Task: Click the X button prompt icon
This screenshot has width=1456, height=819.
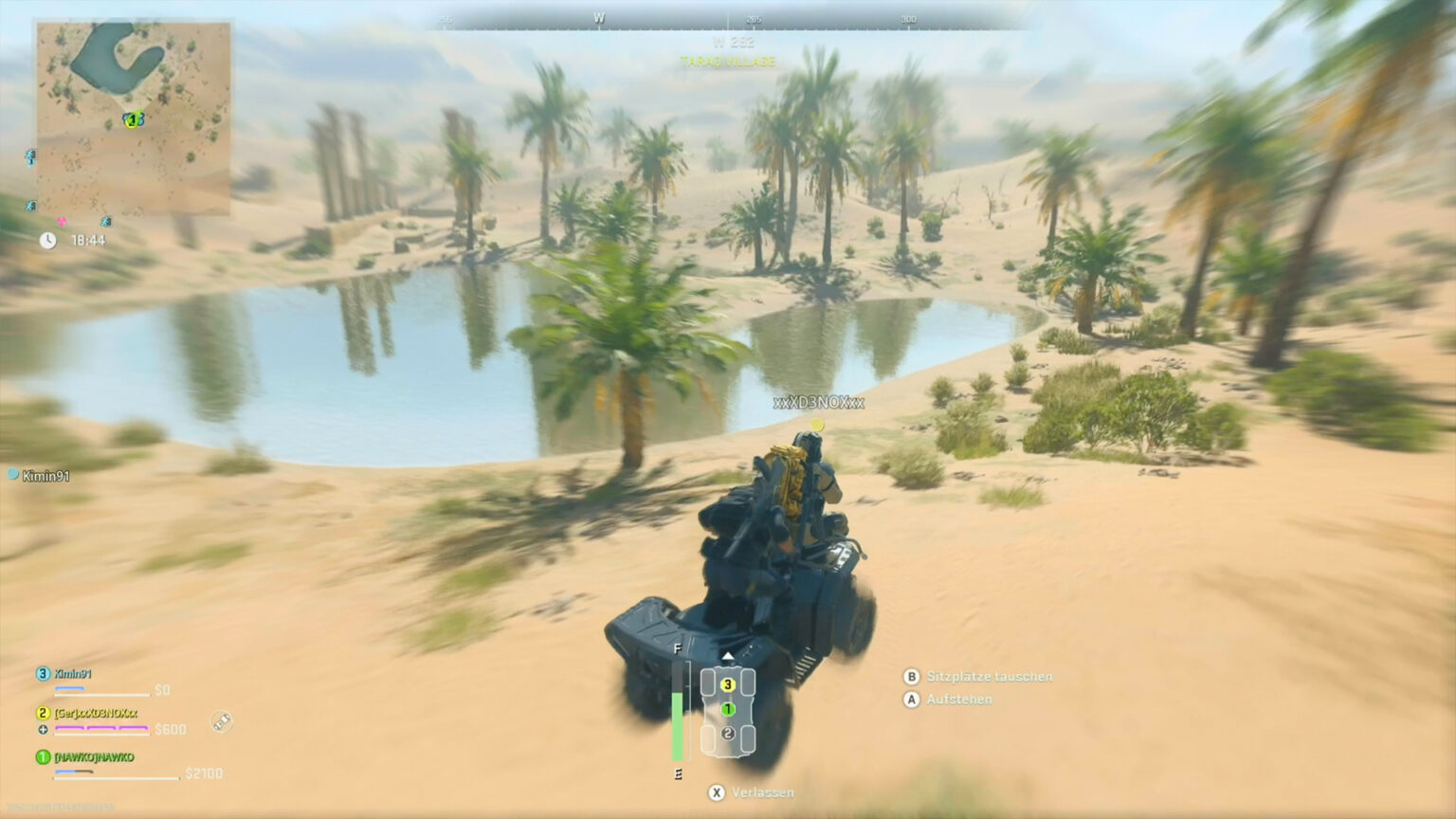Action: 717,792
